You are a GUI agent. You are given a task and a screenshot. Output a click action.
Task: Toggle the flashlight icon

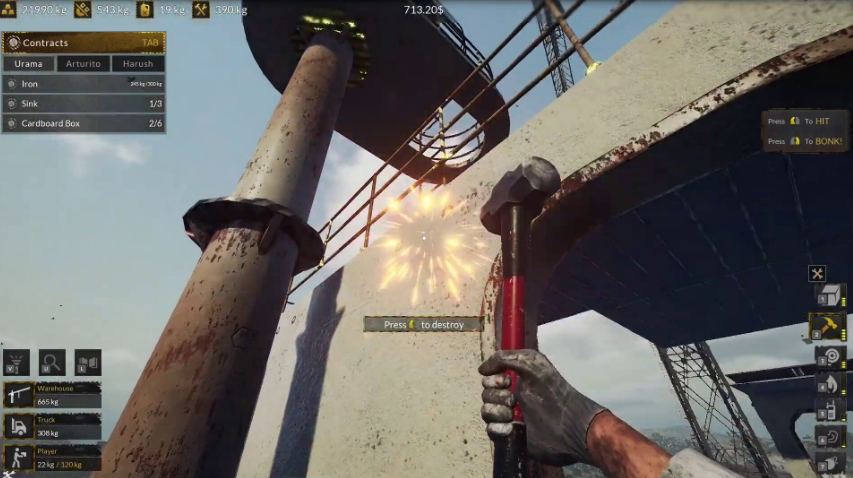coord(16,362)
